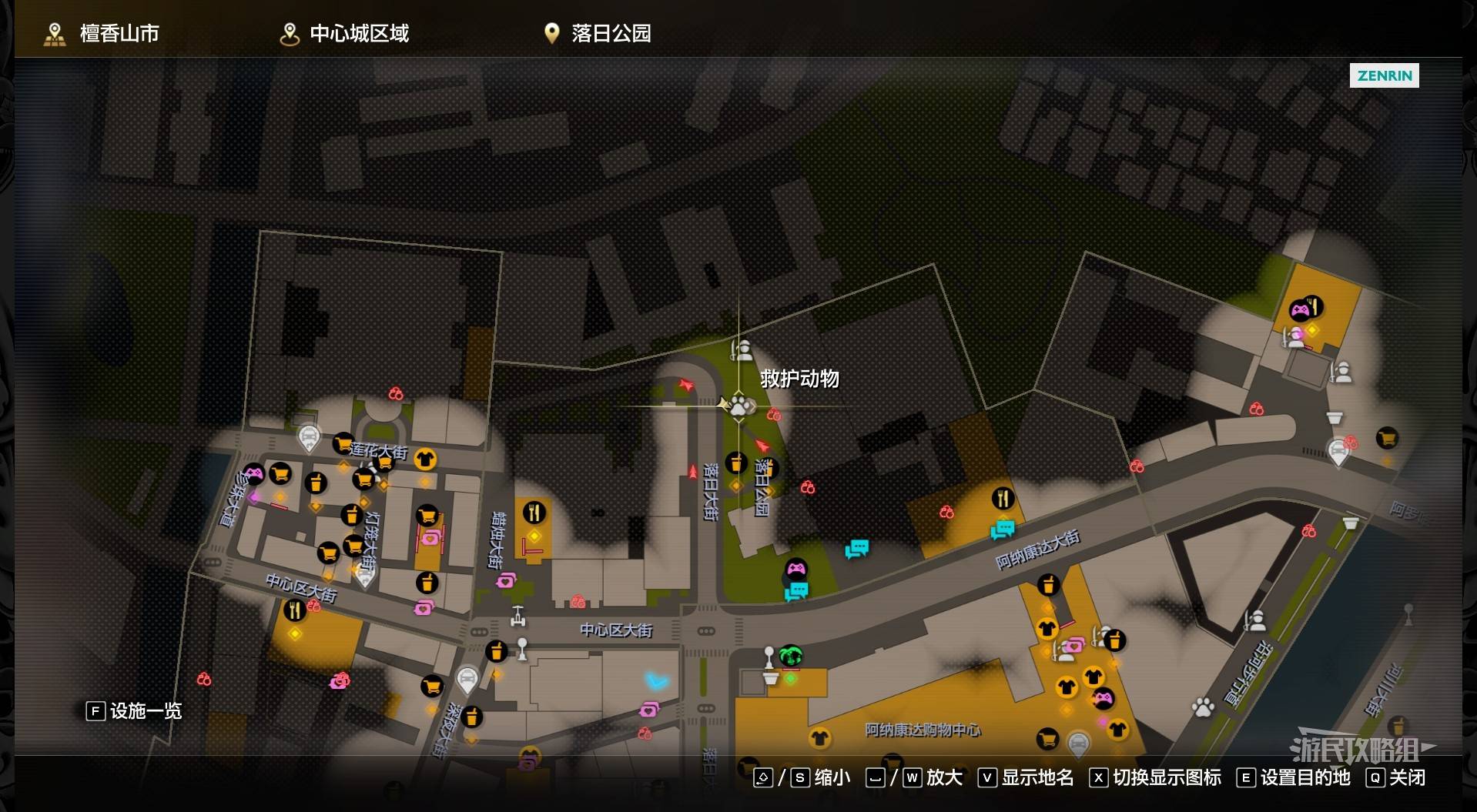Viewport: 1477px width, 812px height.
Task: Select the 救护动物 paw marker
Action: pos(738,405)
